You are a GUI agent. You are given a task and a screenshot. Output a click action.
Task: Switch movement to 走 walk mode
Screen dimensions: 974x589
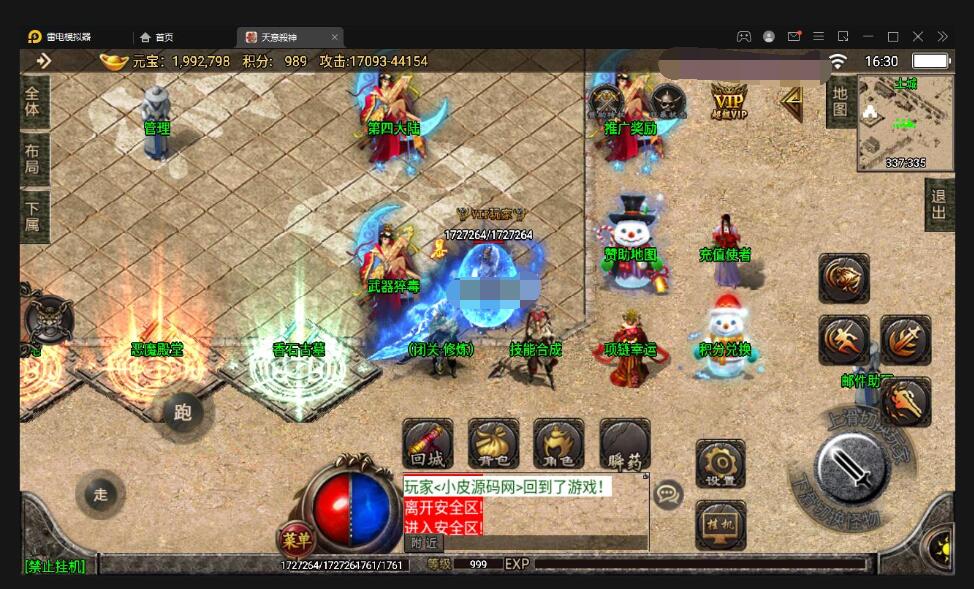101,494
